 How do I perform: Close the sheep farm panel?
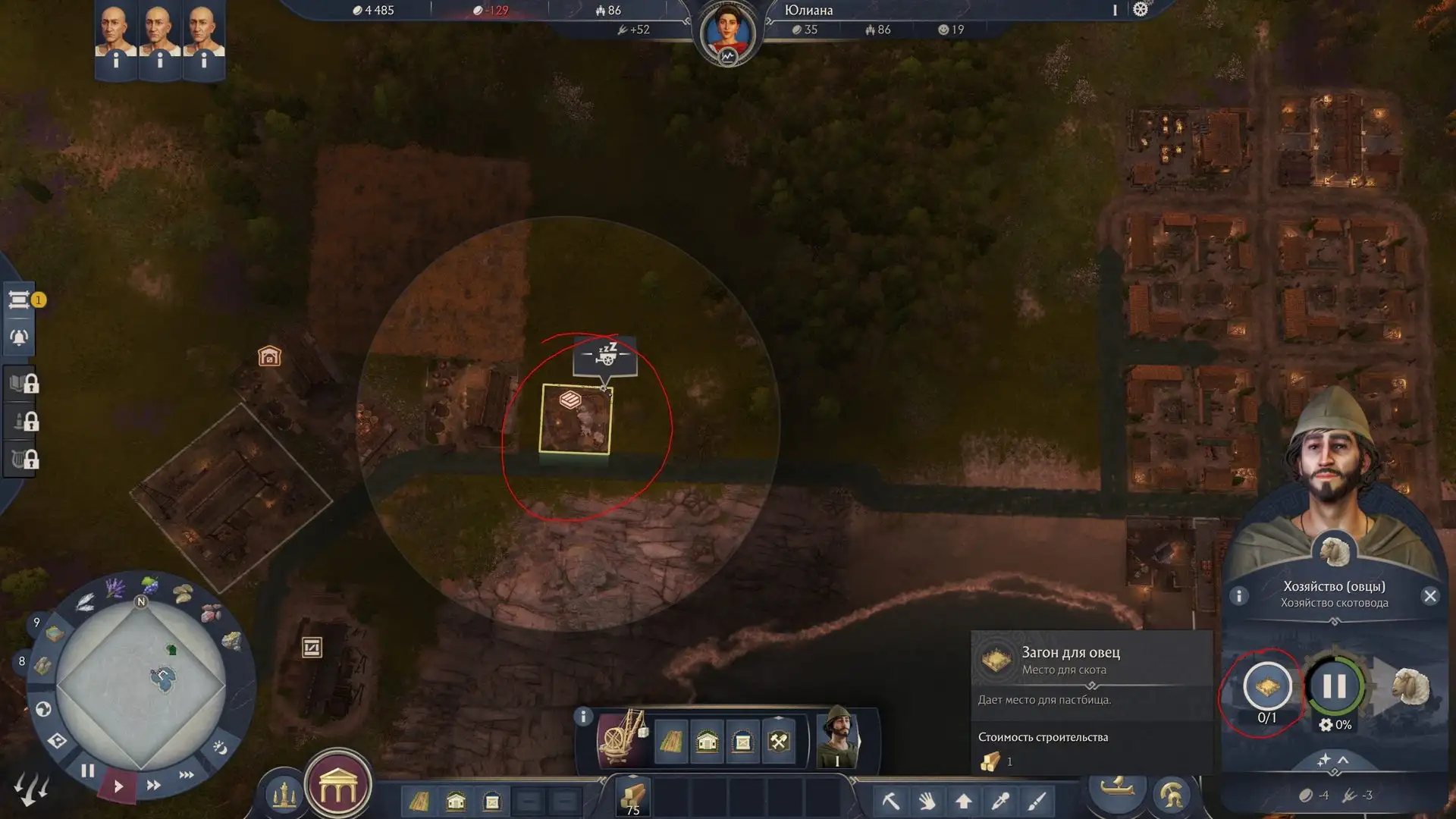coord(1430,596)
